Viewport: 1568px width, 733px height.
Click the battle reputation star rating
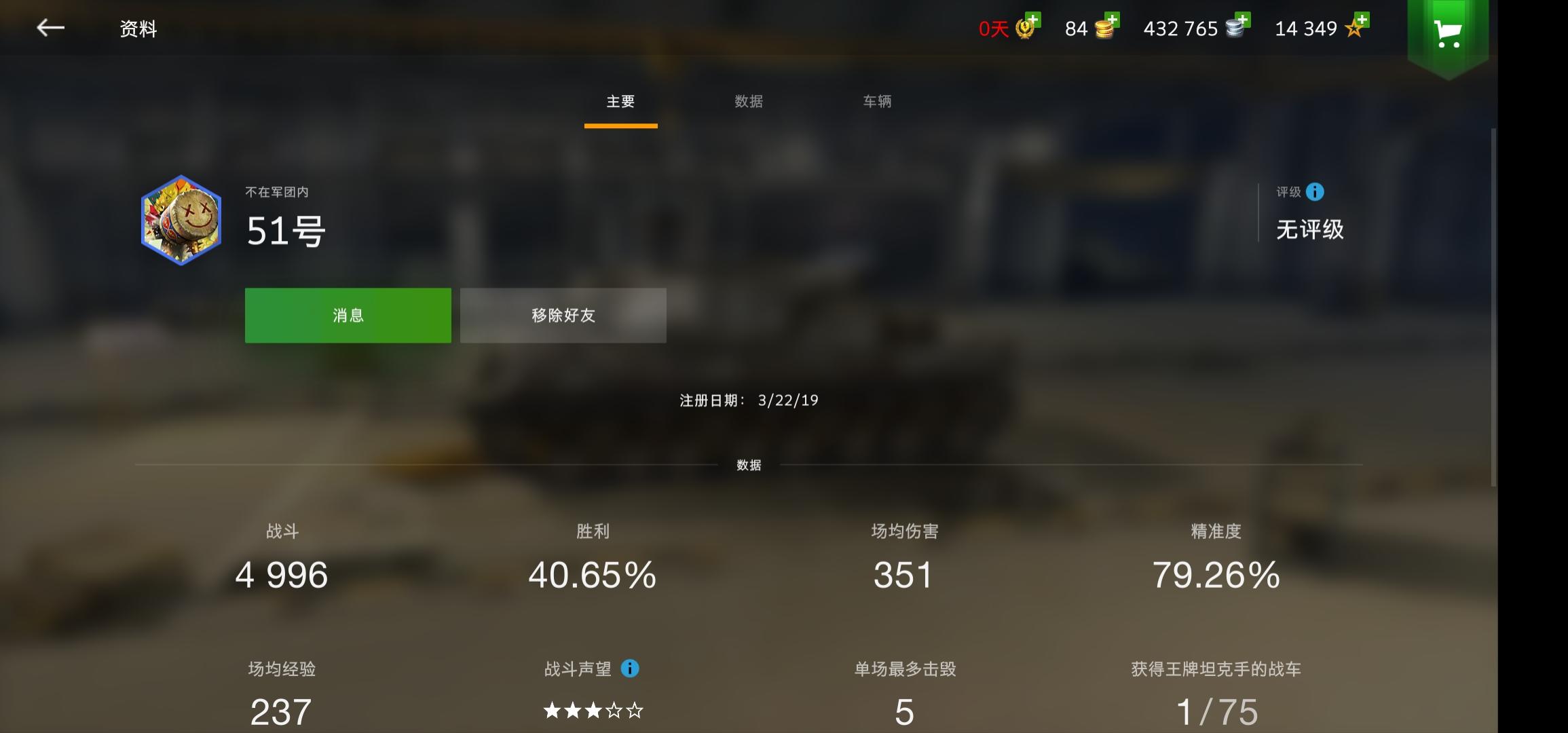(593, 711)
